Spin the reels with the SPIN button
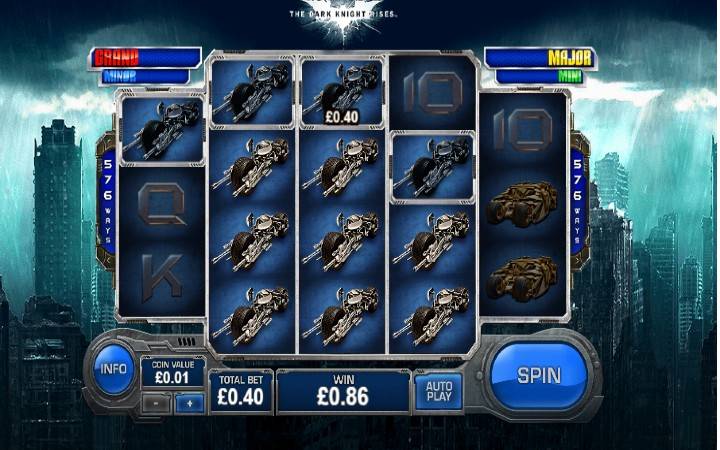 point(538,376)
